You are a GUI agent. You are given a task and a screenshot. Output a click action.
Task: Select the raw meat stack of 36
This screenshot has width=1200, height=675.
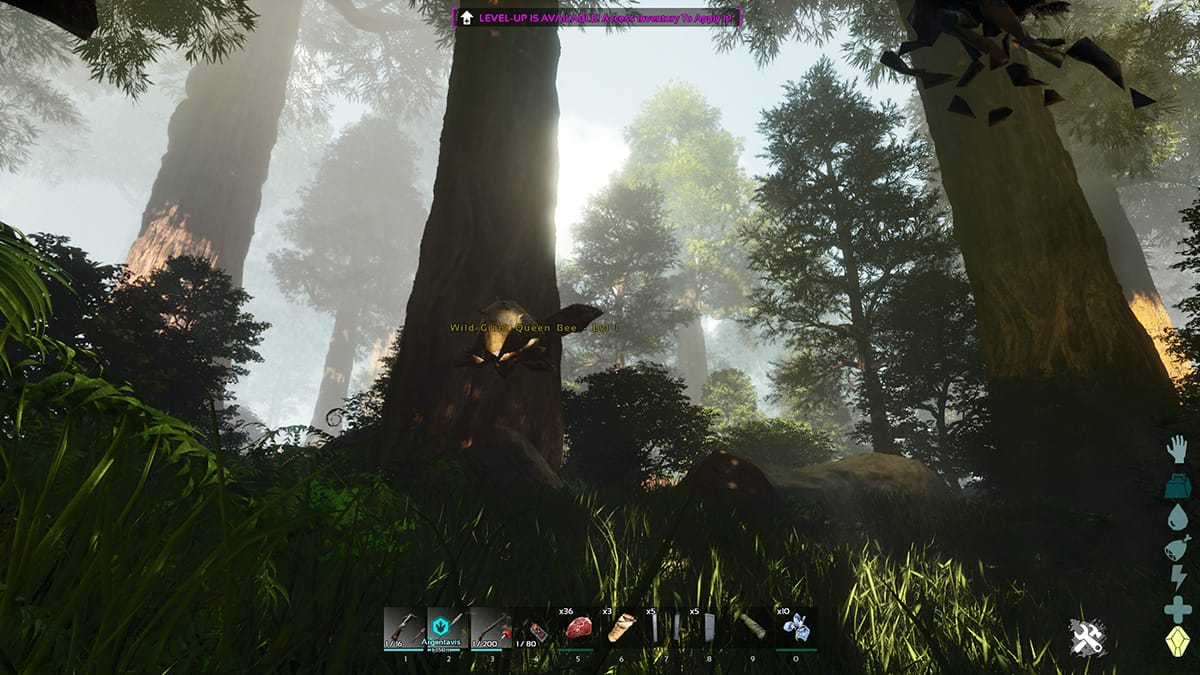(577, 628)
